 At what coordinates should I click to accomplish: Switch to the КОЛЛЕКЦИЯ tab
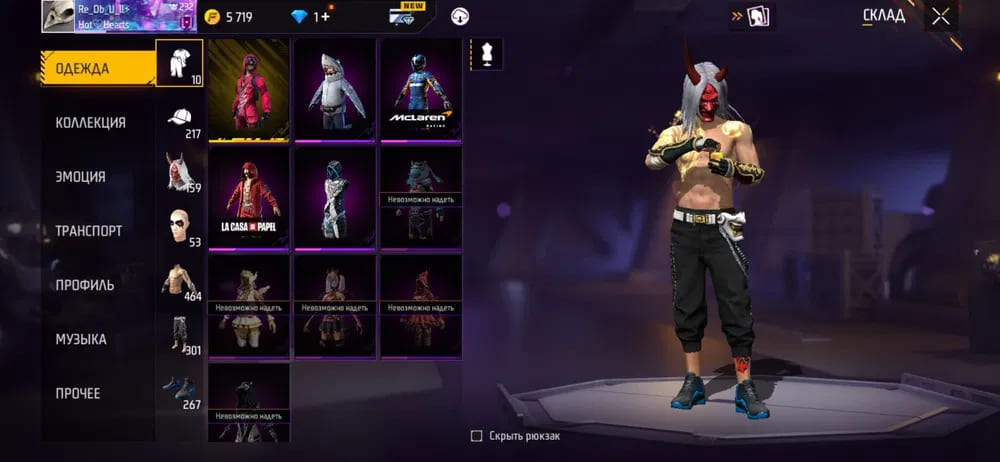pos(90,123)
